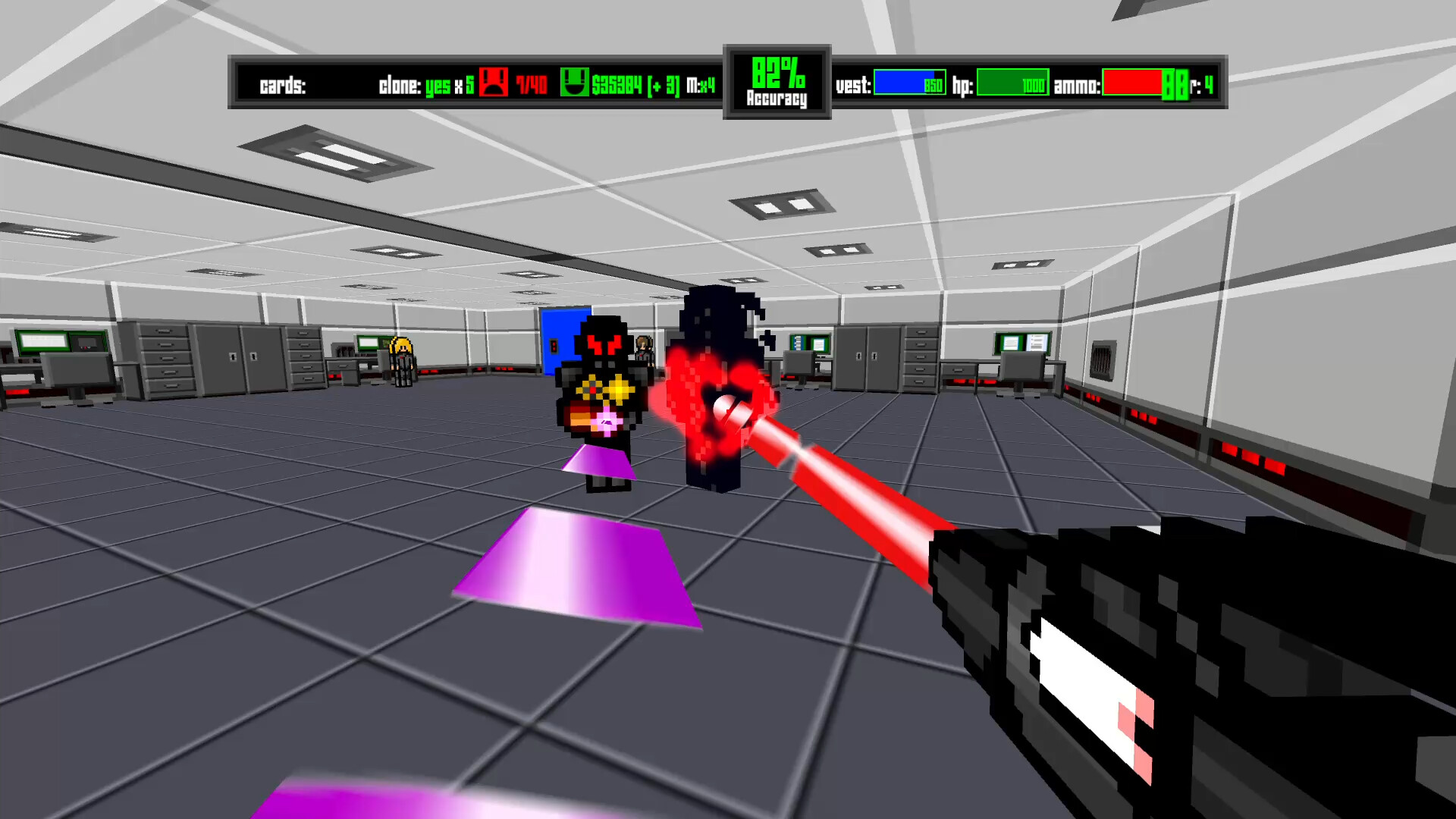
Task: Toggle the M:x4 multiplier indicator
Action: [x=701, y=85]
